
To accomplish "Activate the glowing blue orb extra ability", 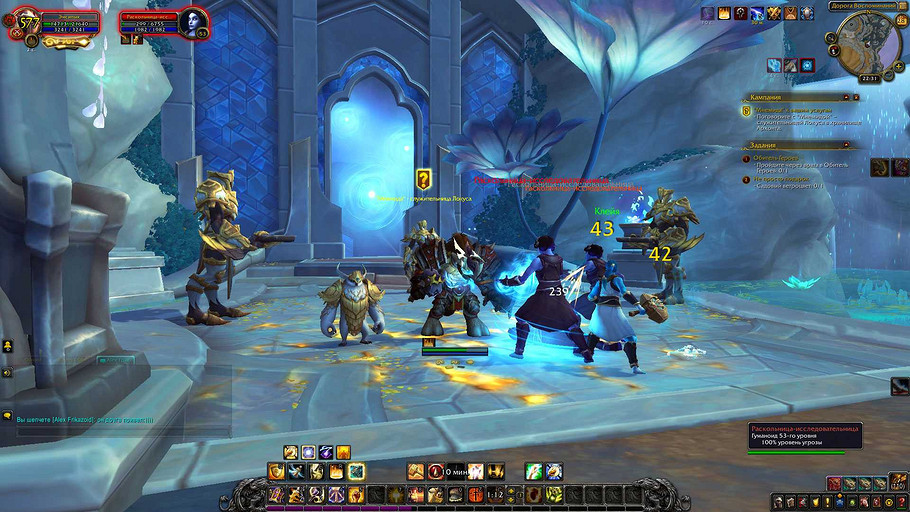I will 806,65.
